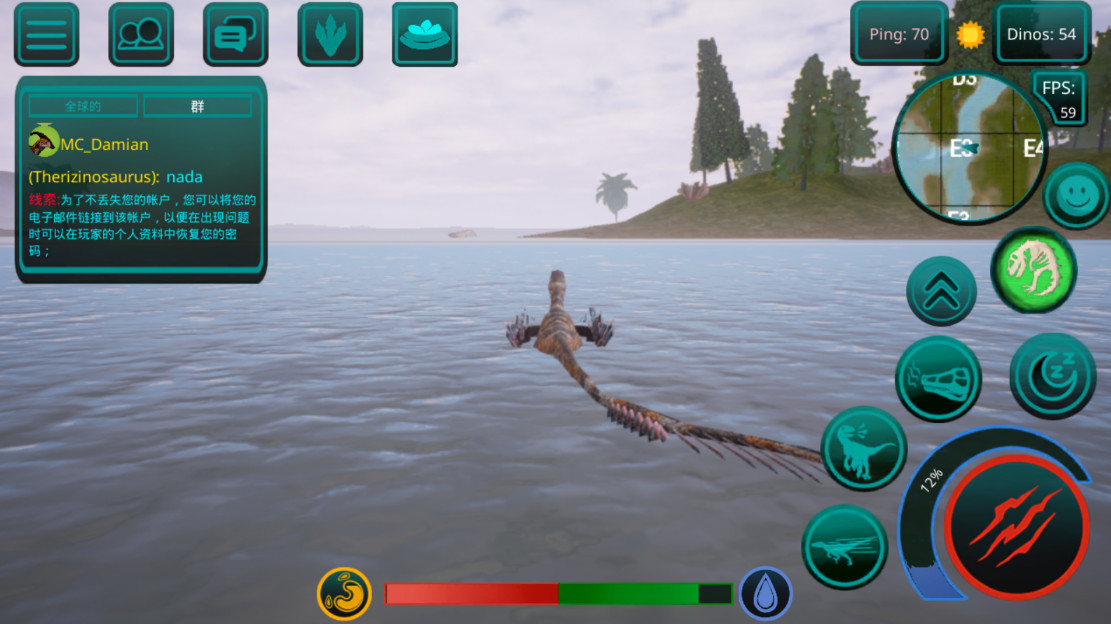1111x624 pixels.
Task: Open the nest with eggs button
Action: coord(425,35)
